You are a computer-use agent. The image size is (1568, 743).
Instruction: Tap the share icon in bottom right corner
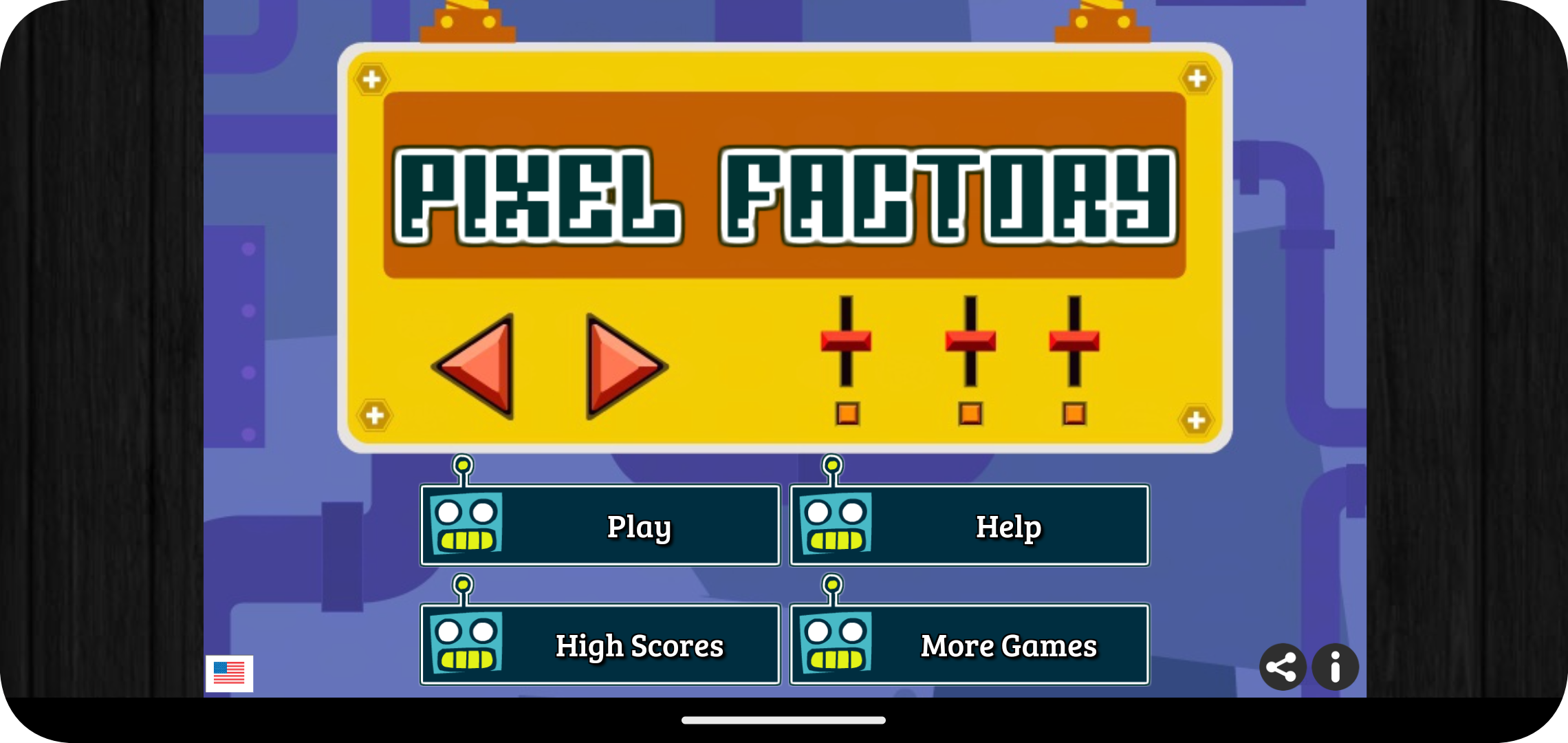click(1283, 666)
